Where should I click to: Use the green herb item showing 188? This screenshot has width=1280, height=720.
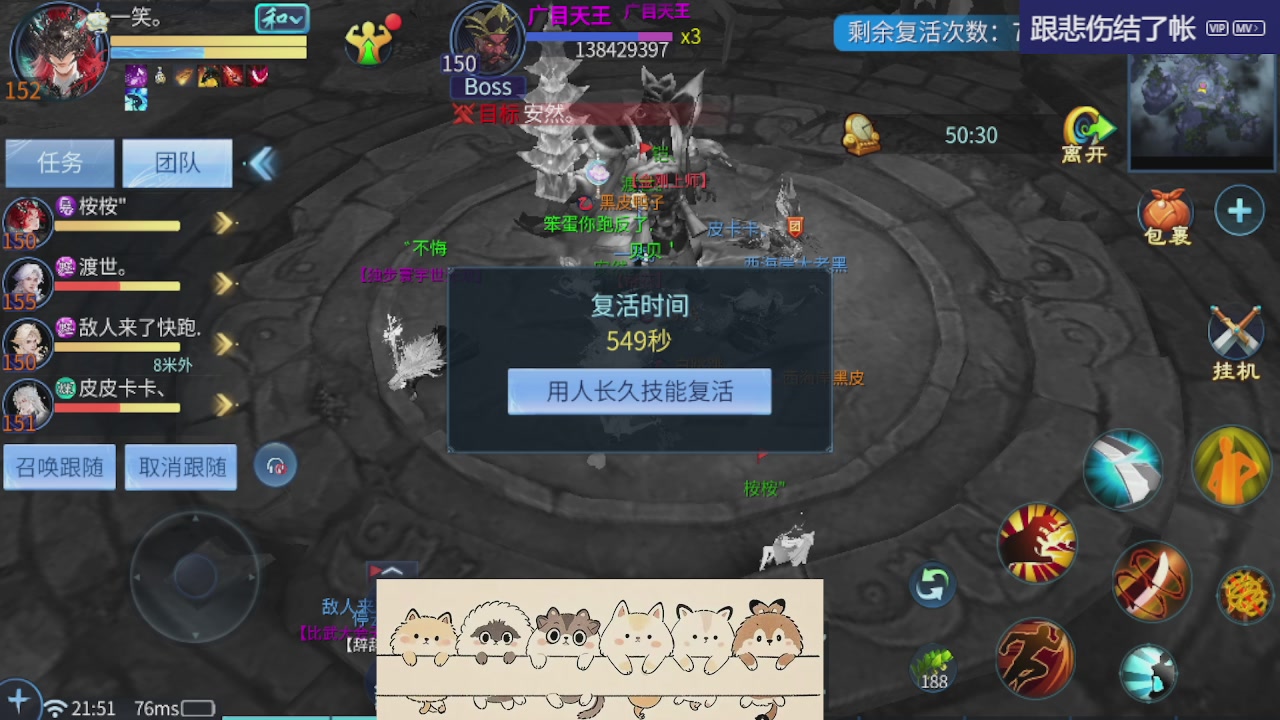point(933,670)
